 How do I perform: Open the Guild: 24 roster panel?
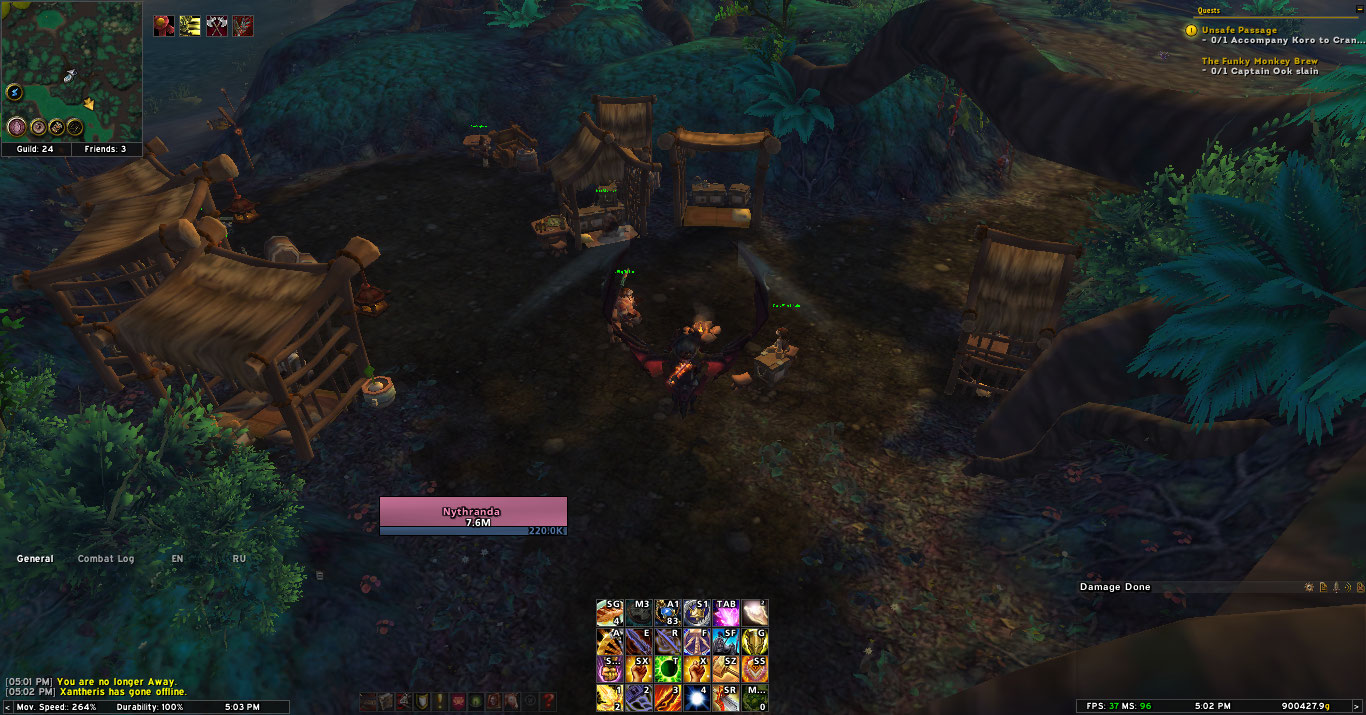coord(35,149)
